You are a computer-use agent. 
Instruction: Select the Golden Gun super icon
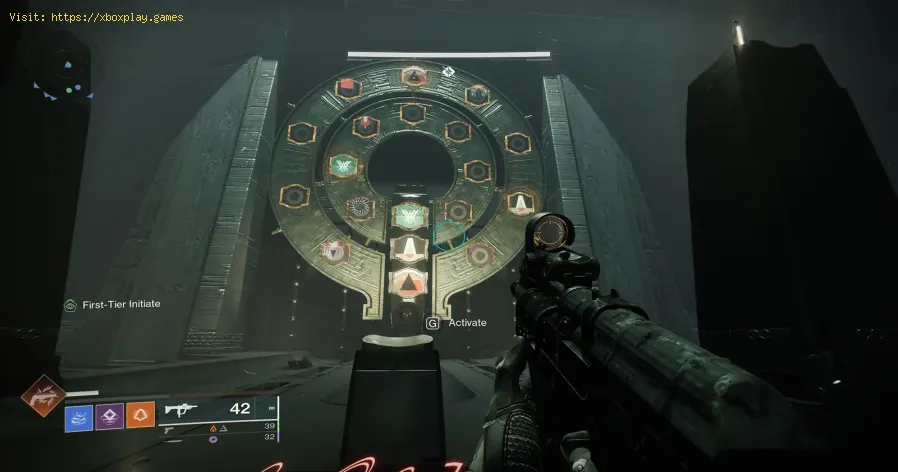[x=44, y=398]
